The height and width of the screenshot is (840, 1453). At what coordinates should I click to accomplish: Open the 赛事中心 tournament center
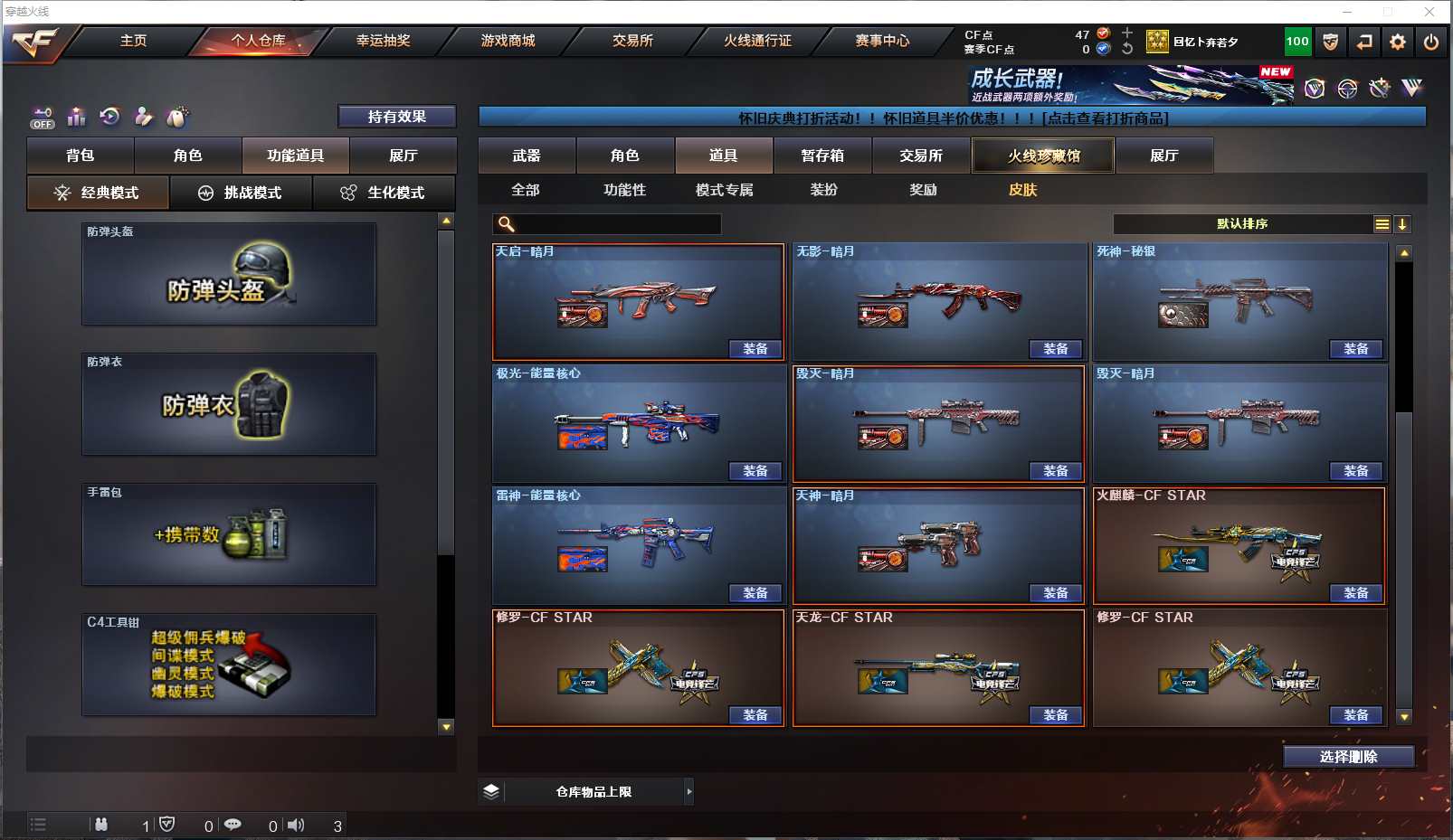click(882, 41)
